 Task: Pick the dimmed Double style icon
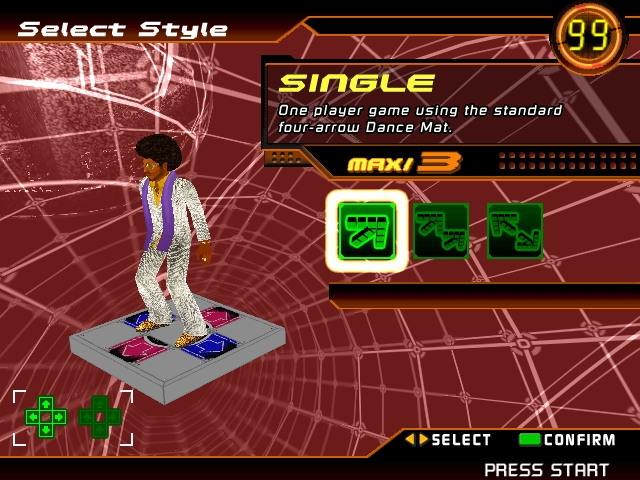tap(514, 231)
